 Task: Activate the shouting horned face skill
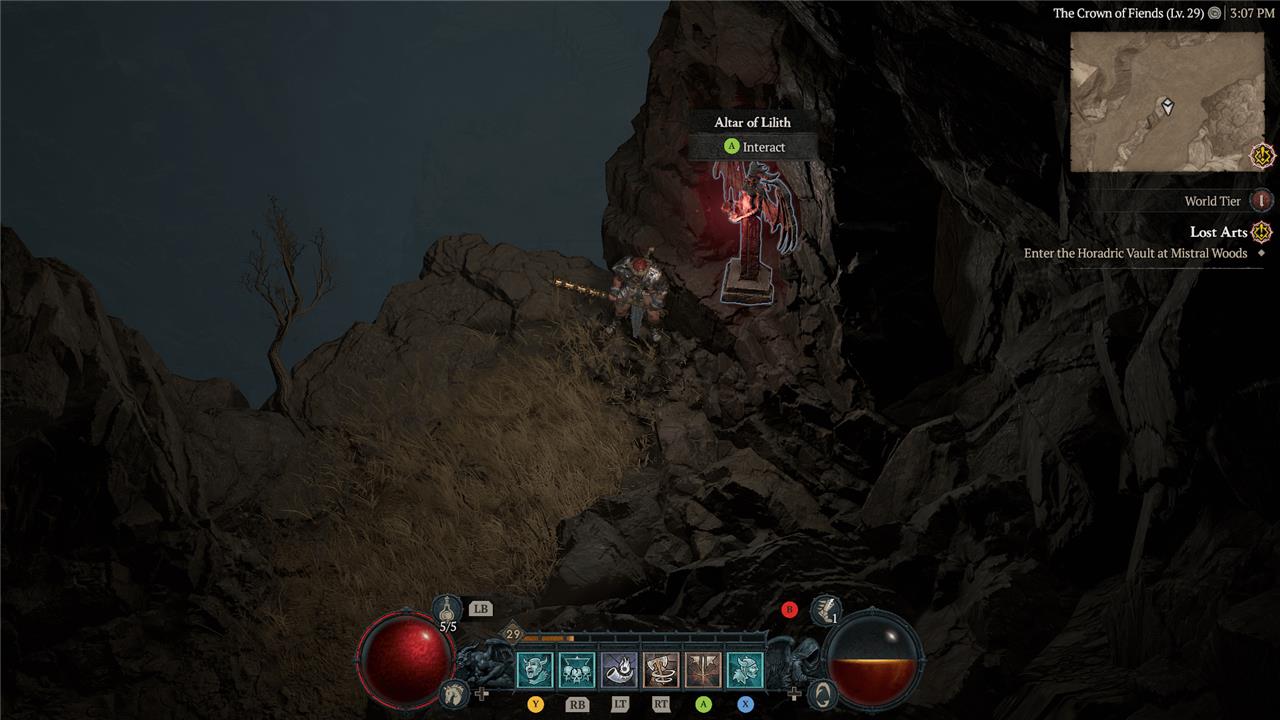pyautogui.click(x=534, y=670)
